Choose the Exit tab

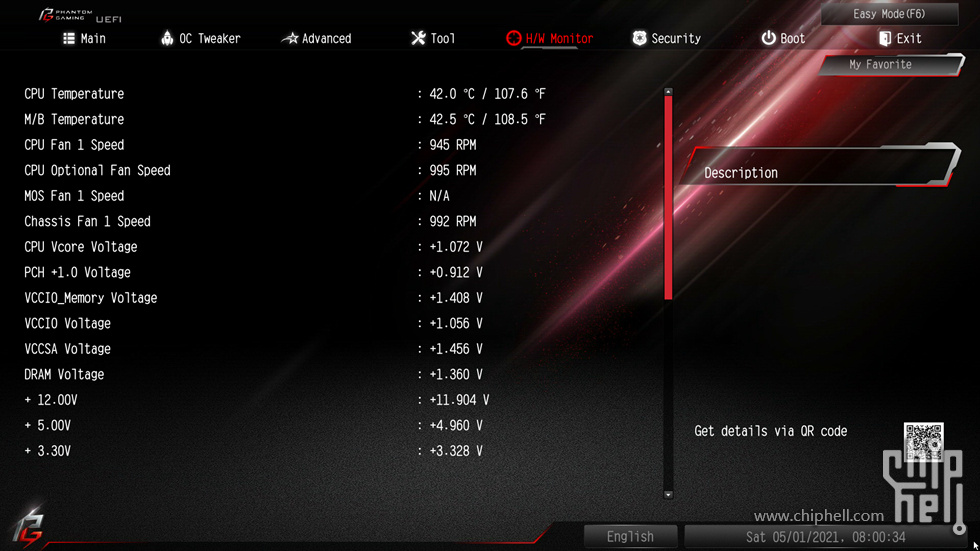pos(899,38)
